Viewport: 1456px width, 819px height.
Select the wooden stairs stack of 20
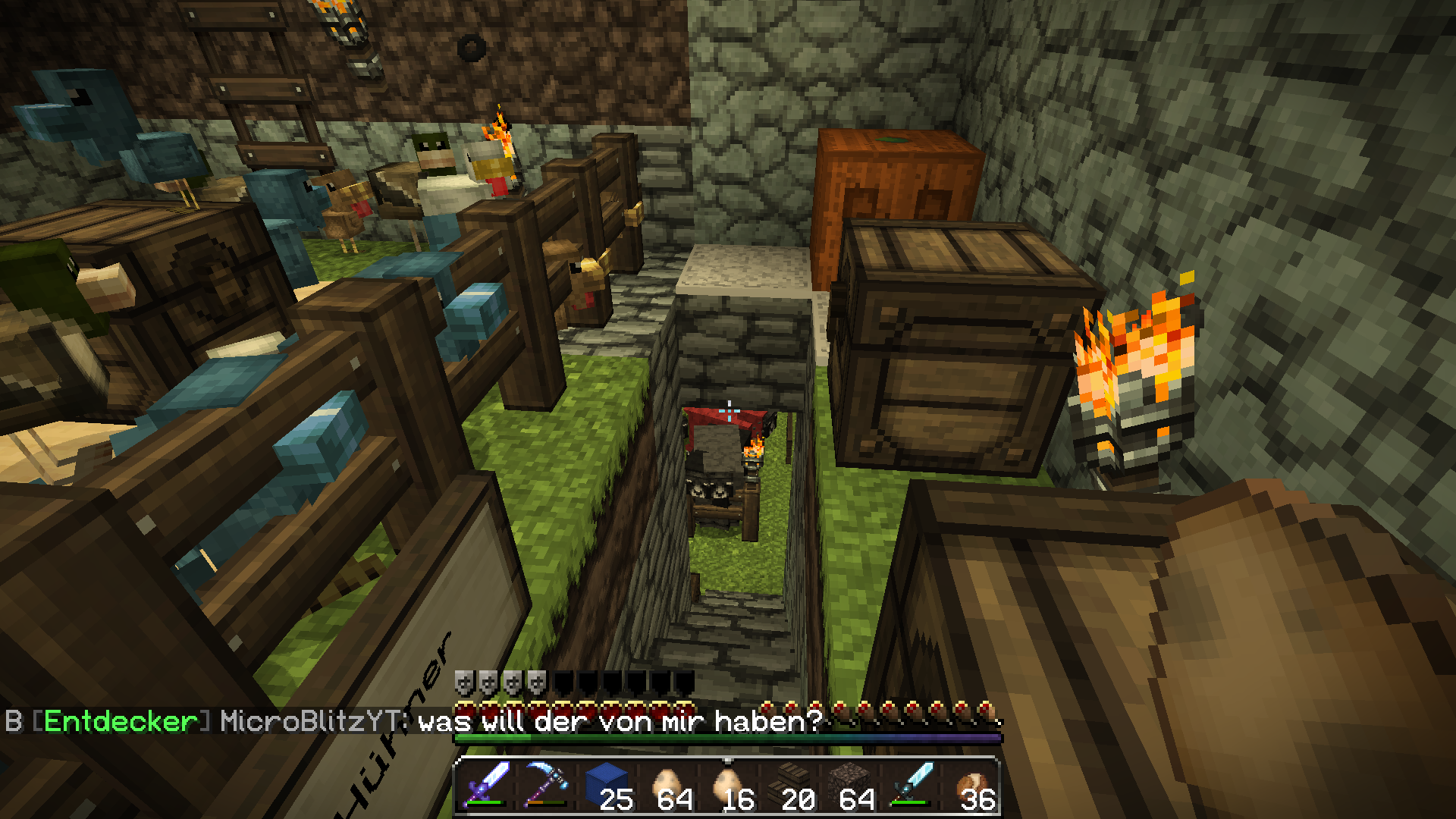(789, 786)
